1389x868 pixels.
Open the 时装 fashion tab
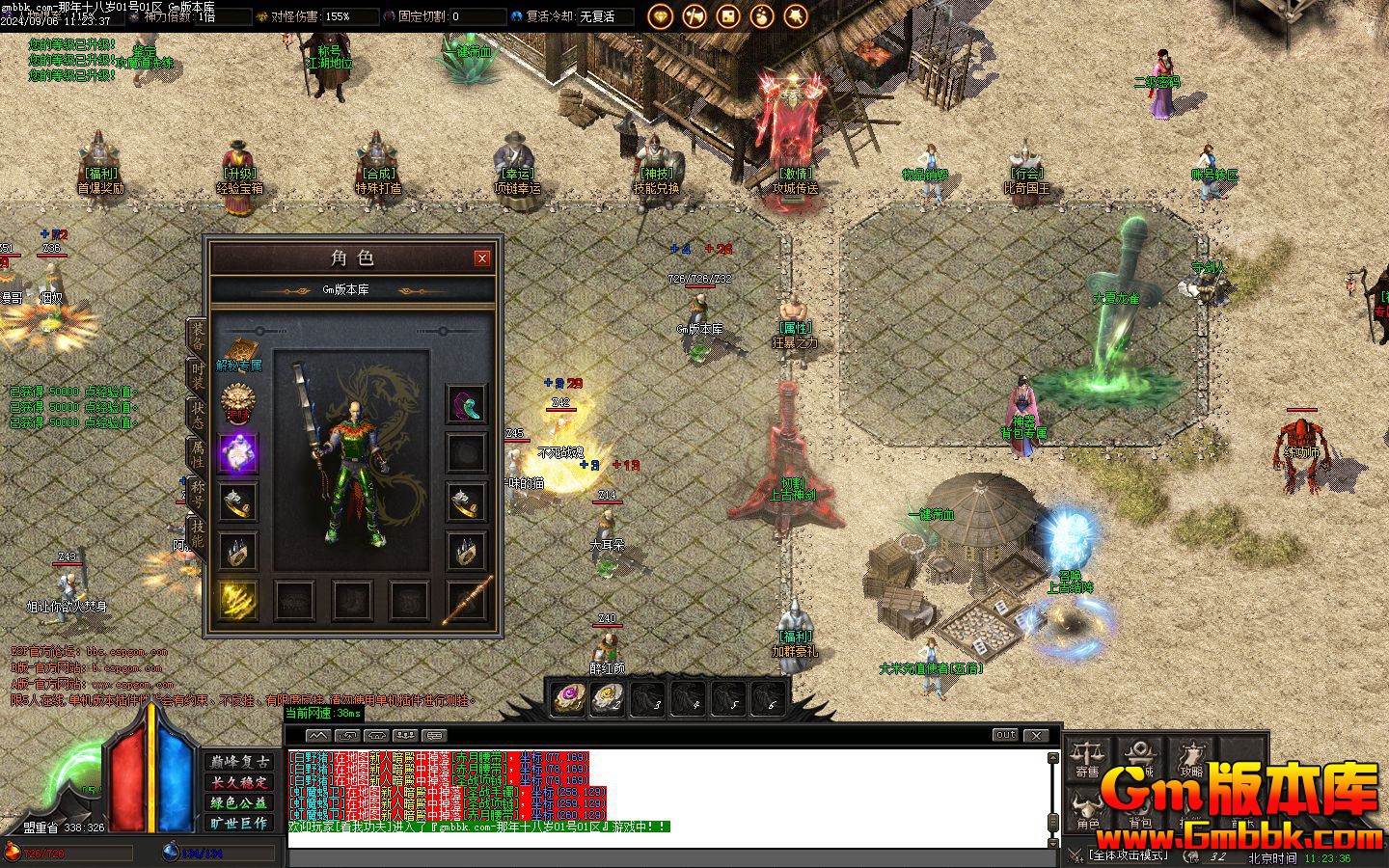click(x=197, y=374)
